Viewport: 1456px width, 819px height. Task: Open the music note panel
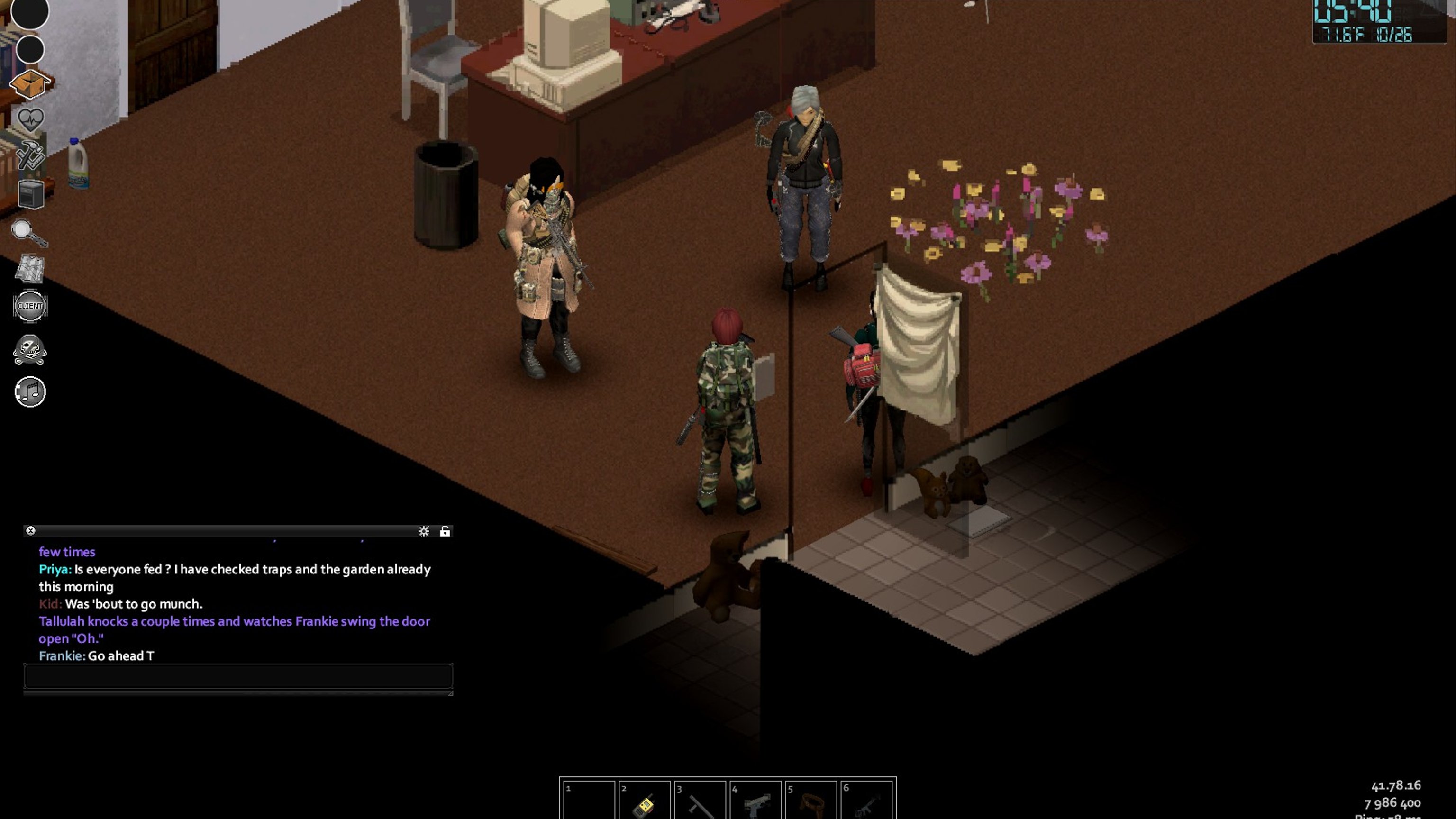[30, 391]
